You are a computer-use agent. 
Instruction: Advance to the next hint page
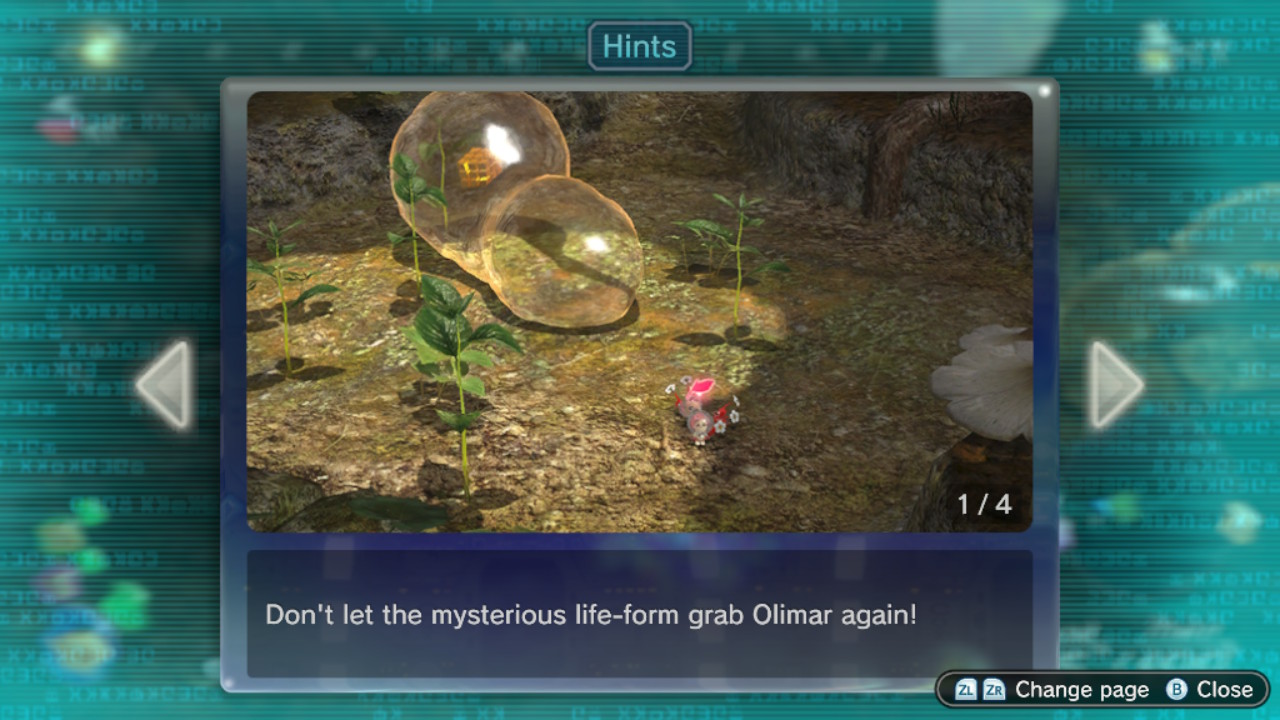coord(1114,385)
